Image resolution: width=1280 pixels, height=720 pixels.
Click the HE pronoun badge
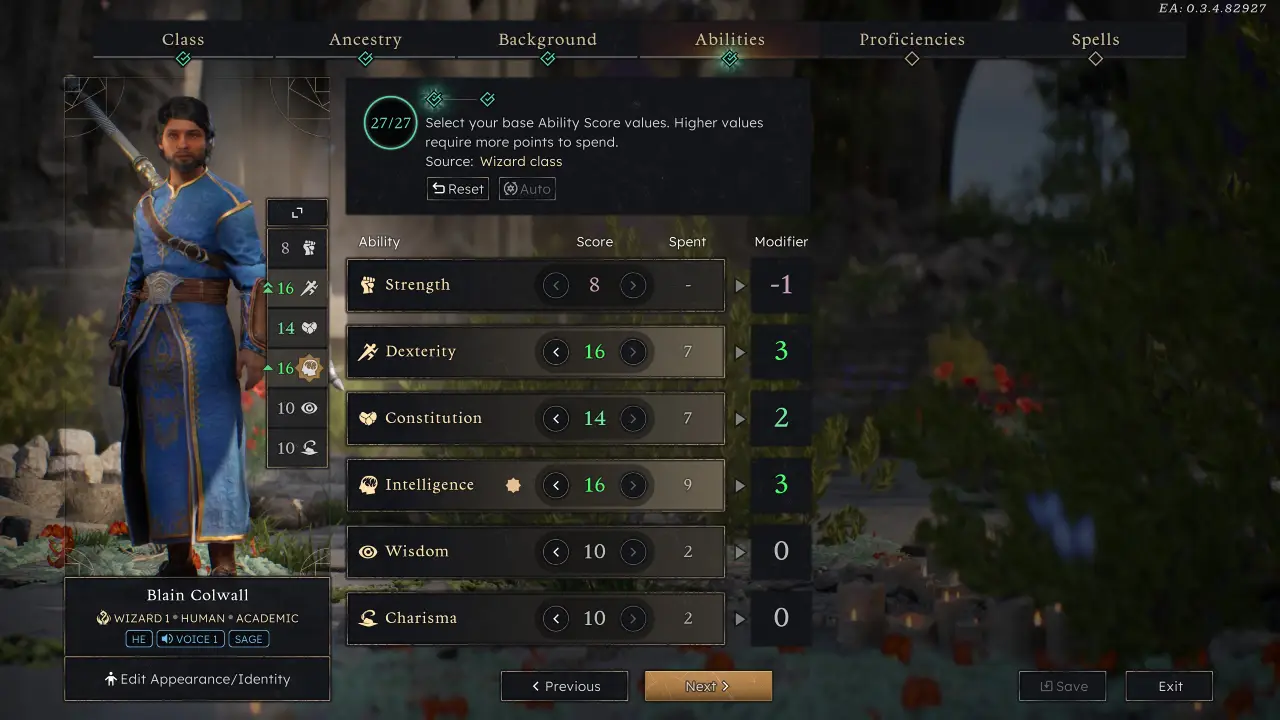click(x=139, y=639)
